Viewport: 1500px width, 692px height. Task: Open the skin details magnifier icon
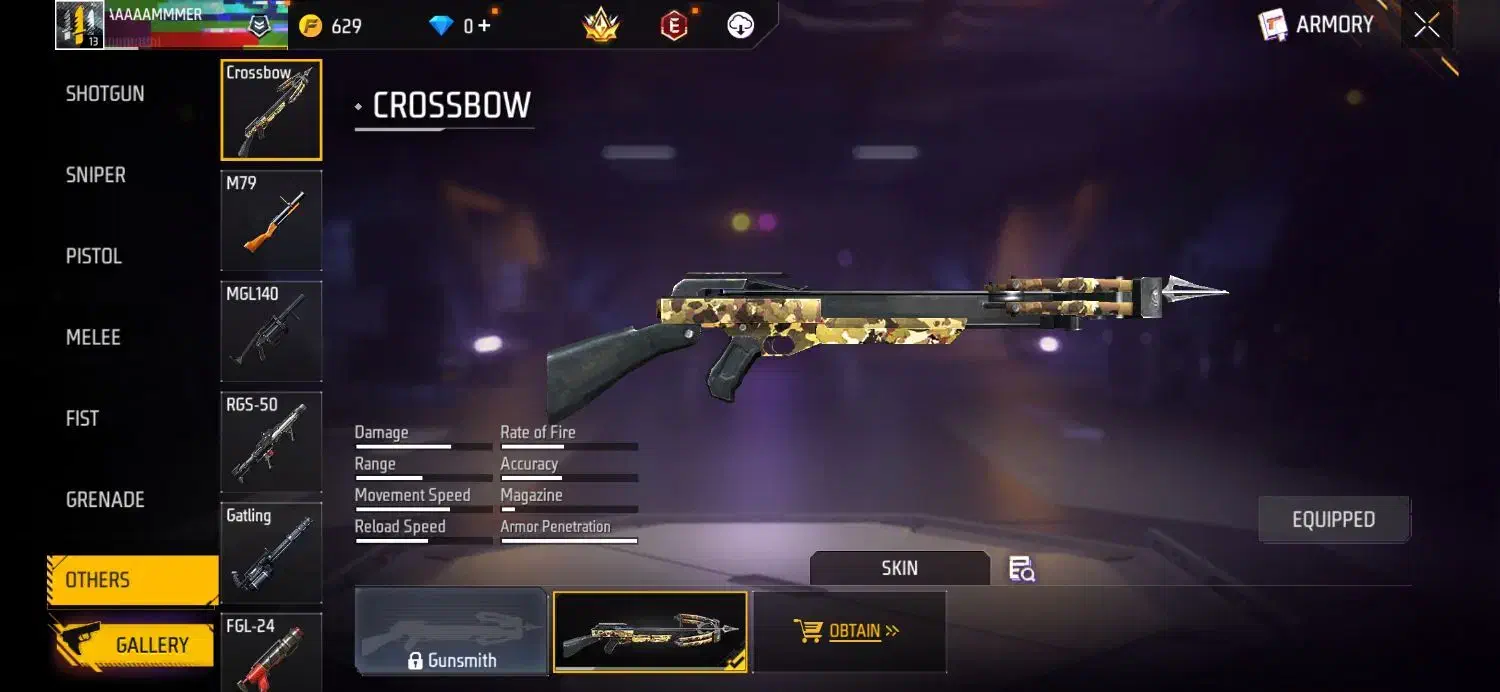click(x=1021, y=569)
